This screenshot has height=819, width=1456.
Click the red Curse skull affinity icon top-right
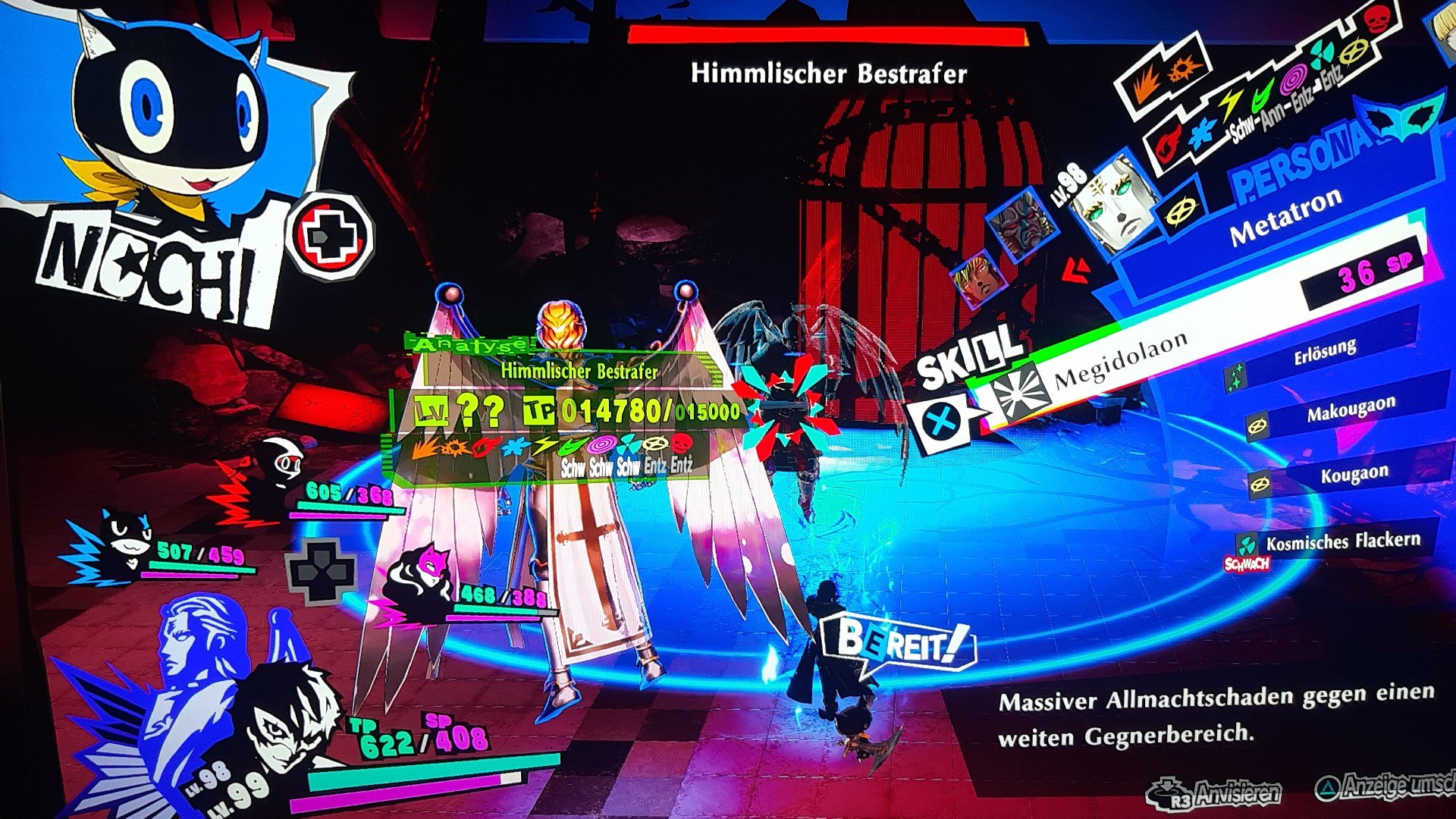coord(1376,21)
